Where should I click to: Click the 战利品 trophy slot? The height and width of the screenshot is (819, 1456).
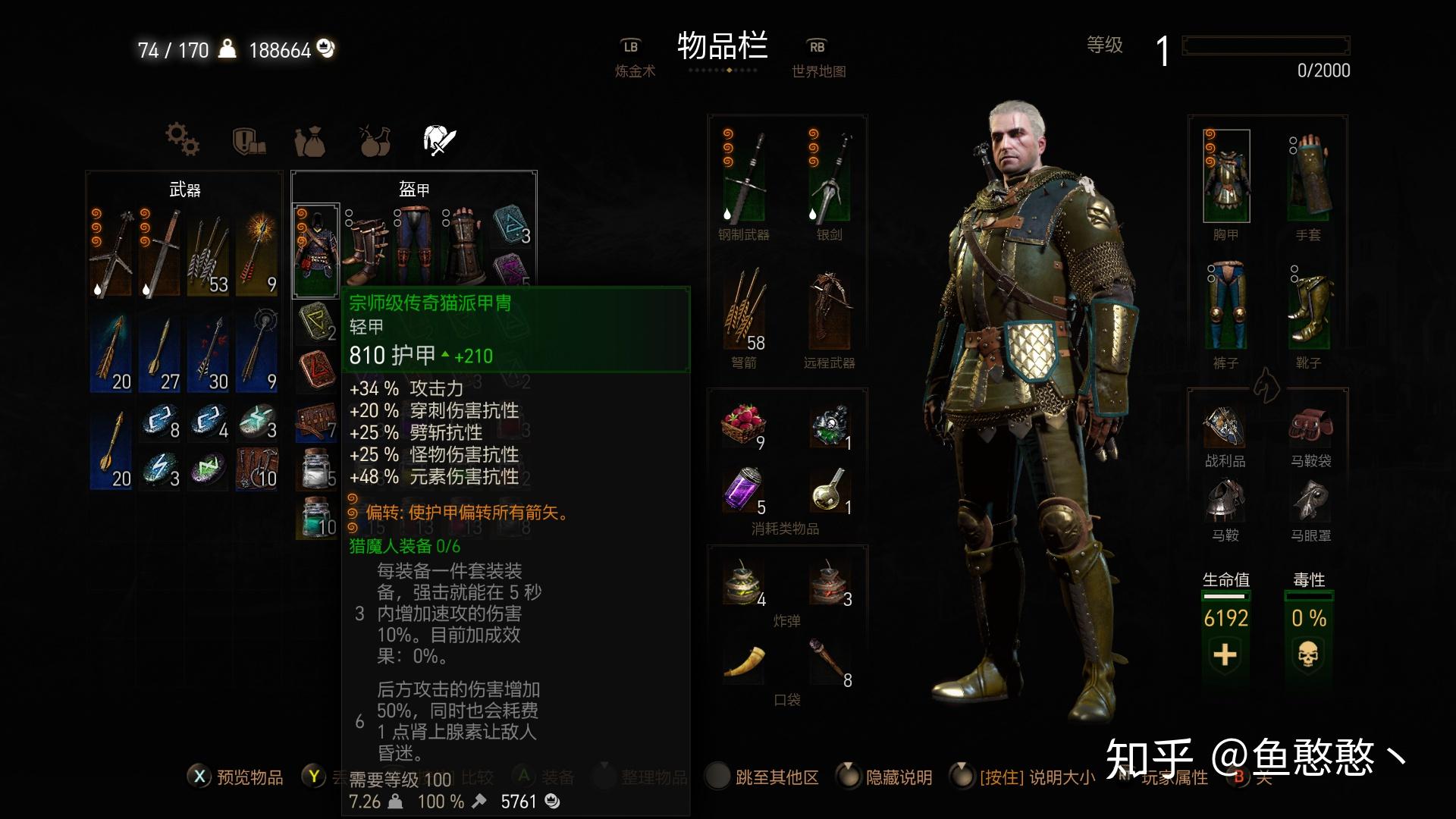click(1225, 427)
